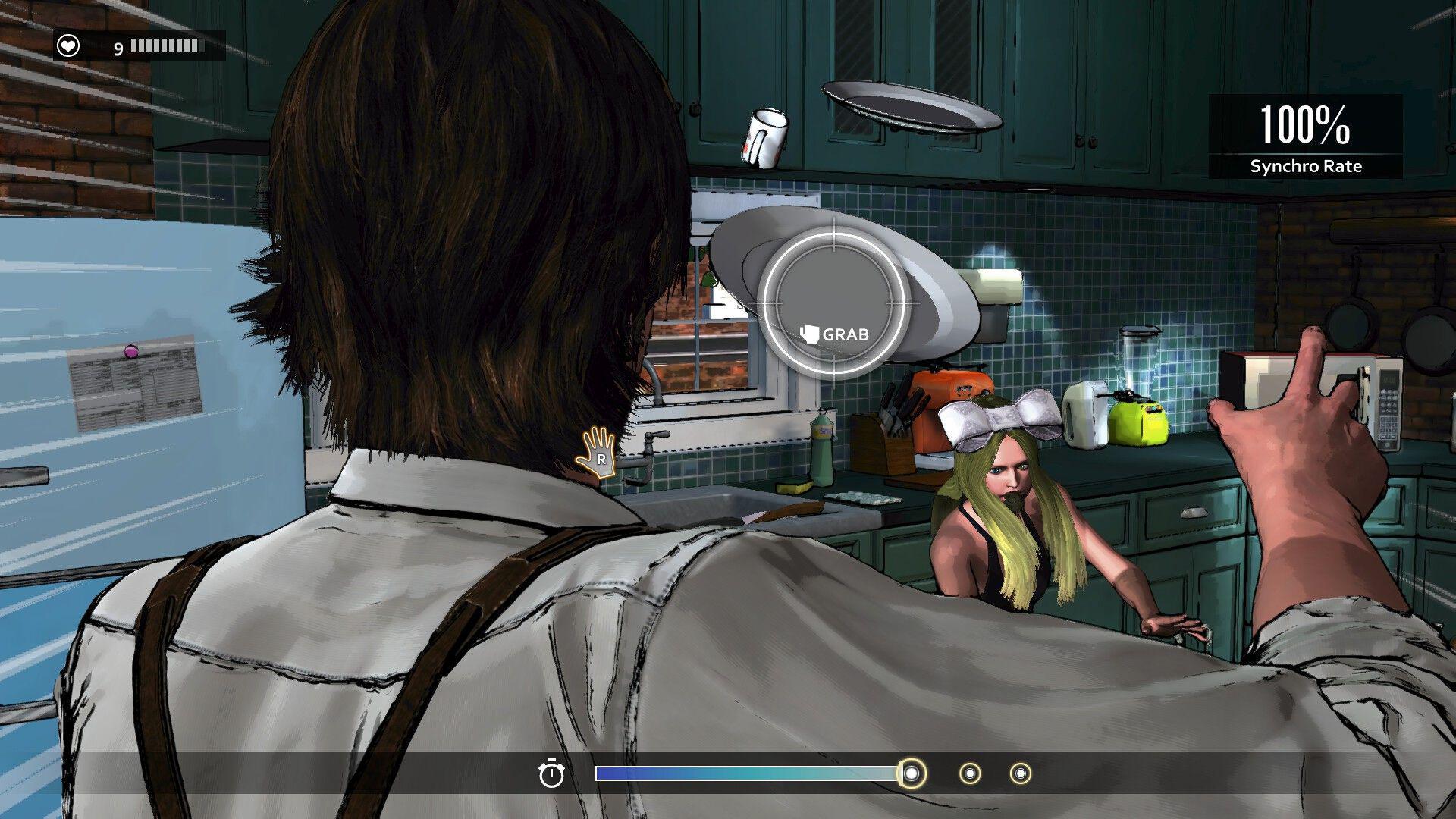Screen dimensions: 1456x819
Task: Select the middle ring marker near the bar
Action: click(x=970, y=775)
